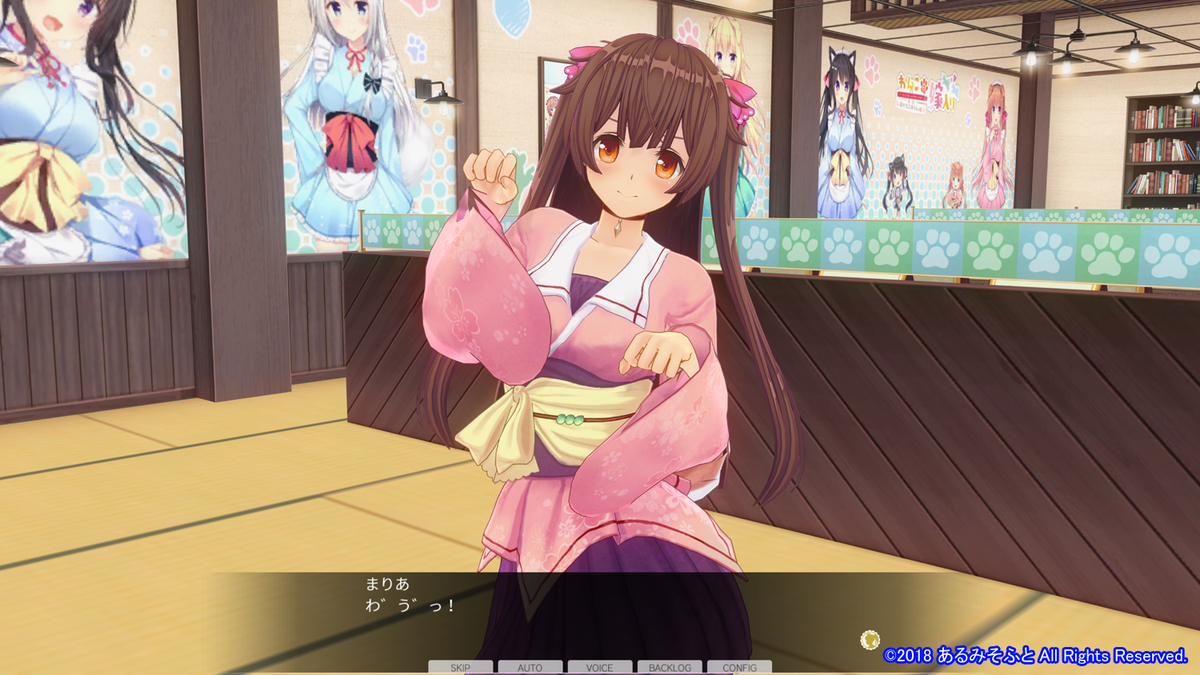The image size is (1200, 675).
Task: Replay the line with VOICE button
Action: coord(600,667)
